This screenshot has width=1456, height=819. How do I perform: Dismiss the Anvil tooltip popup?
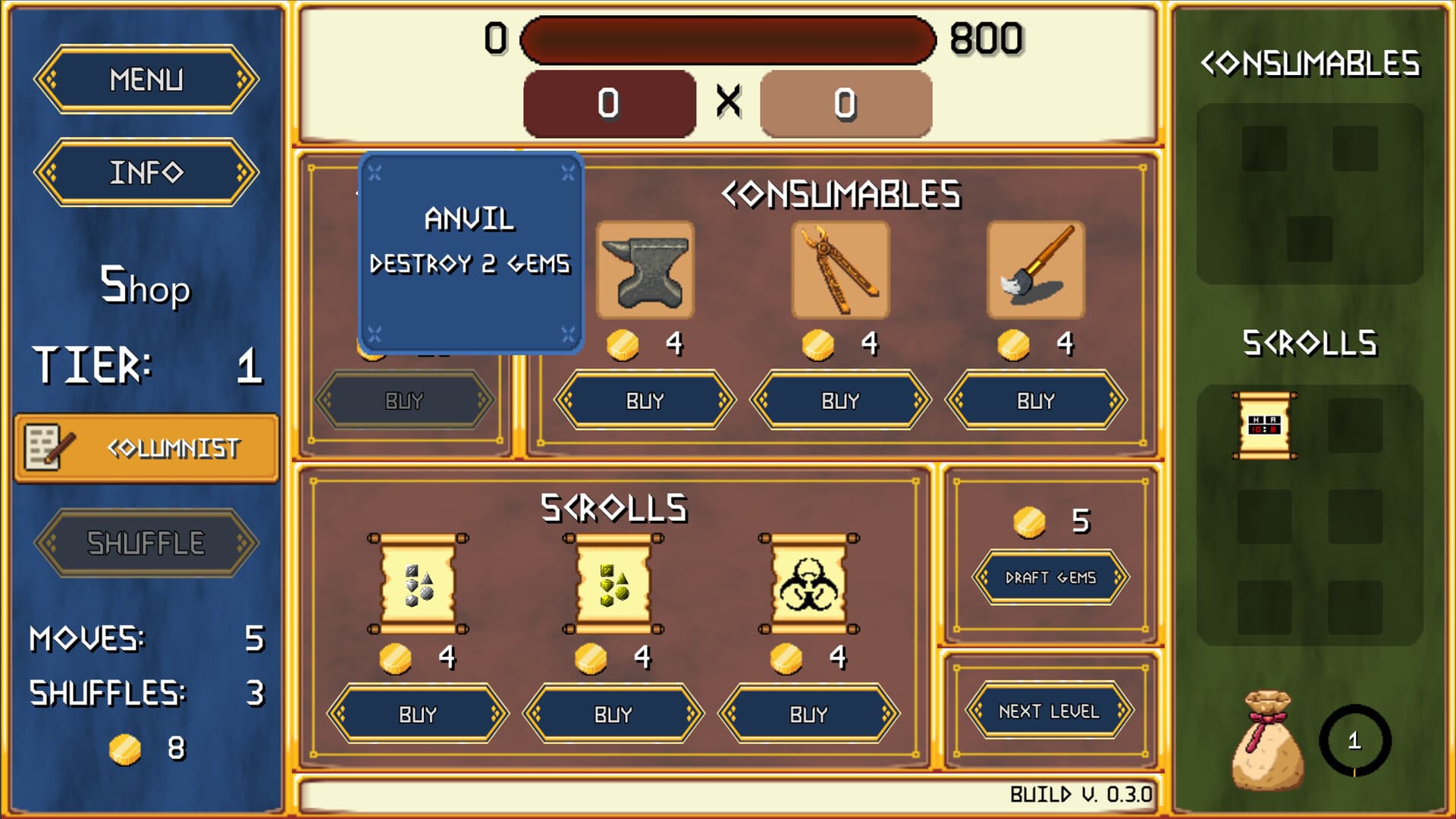(x=472, y=254)
